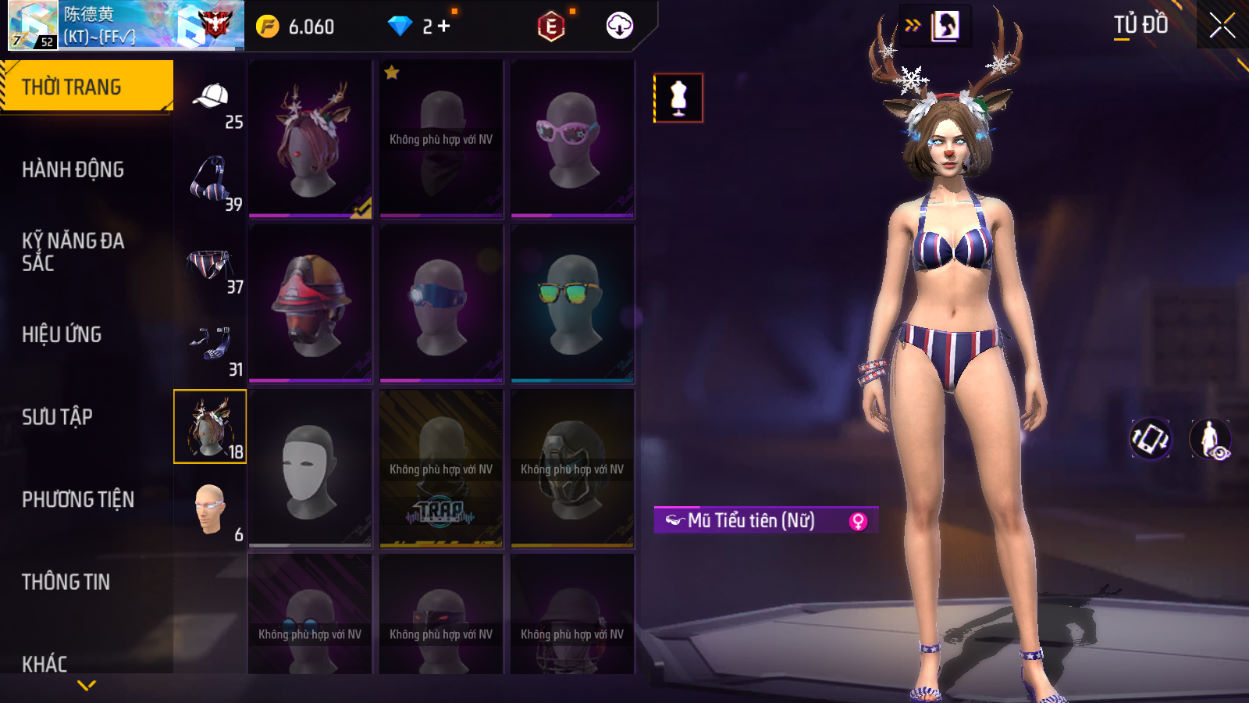1249x703 pixels.
Task: Choose the red and yellow helmet
Action: tap(310, 303)
